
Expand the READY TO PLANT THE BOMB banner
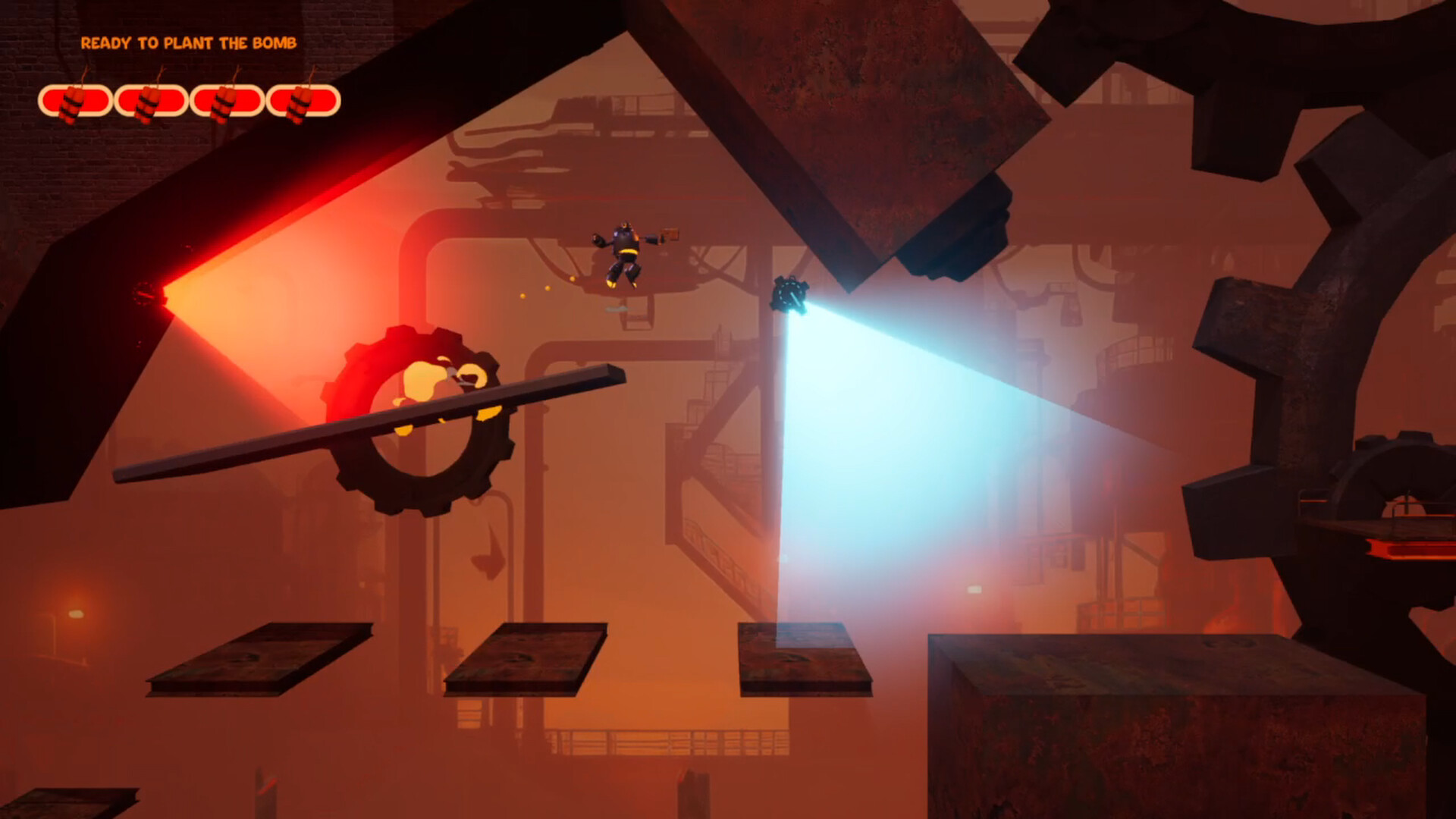tap(190, 44)
